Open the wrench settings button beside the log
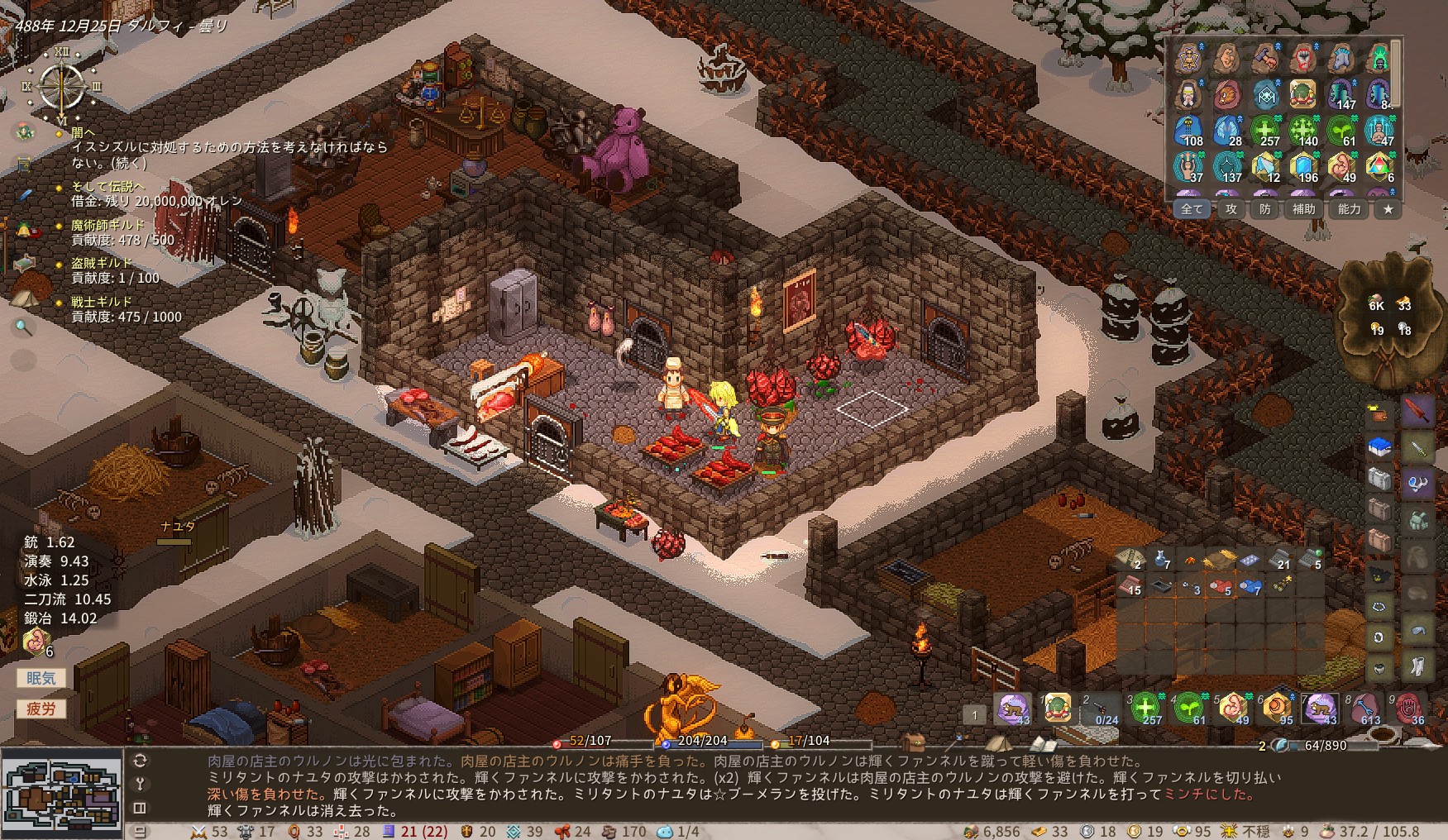This screenshot has width=1448, height=840. pyautogui.click(x=140, y=784)
